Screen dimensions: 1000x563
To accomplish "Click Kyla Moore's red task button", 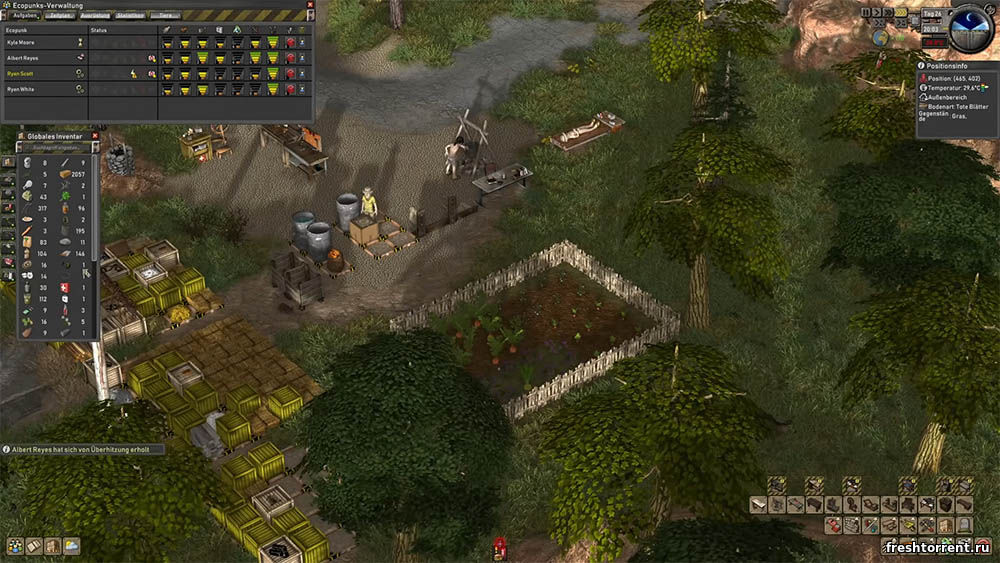I will click(290, 43).
